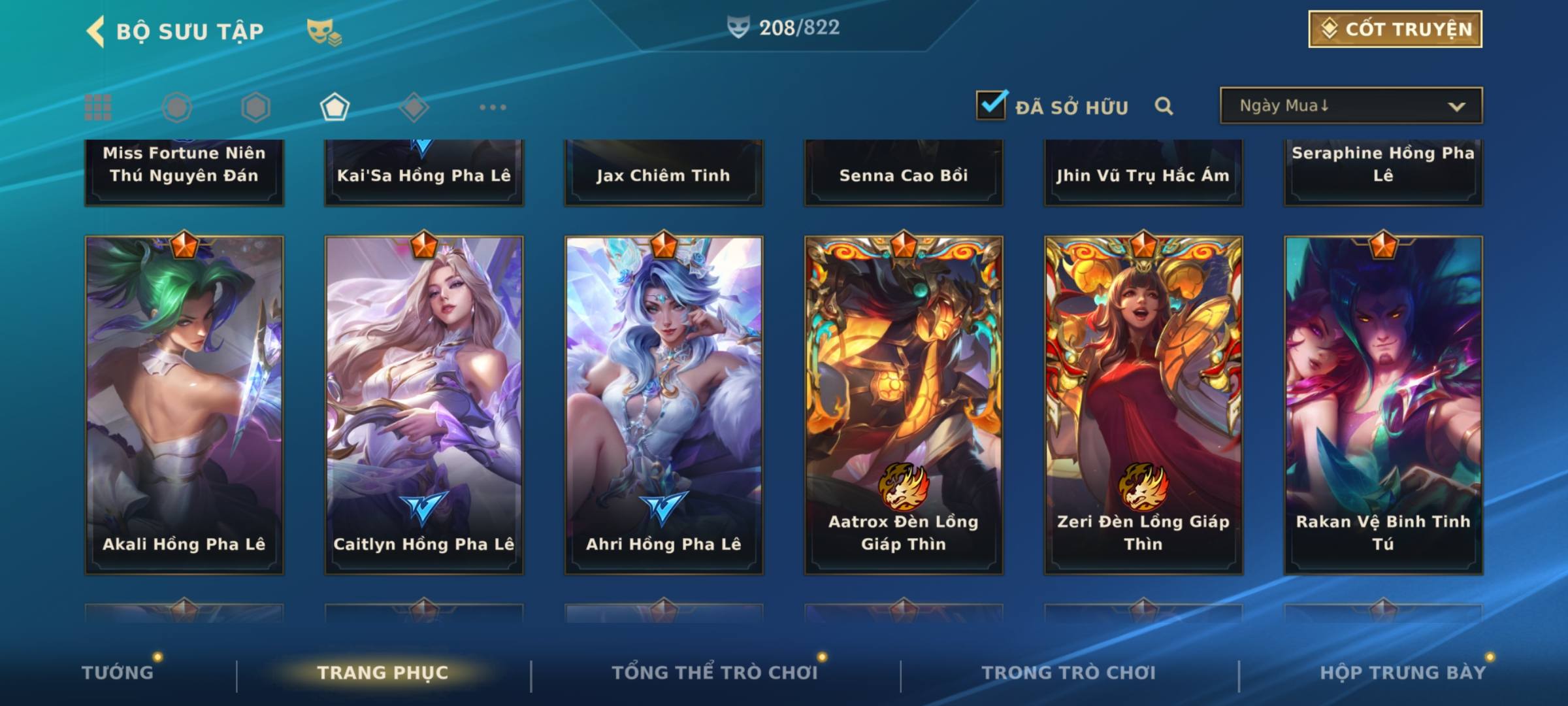The width and height of the screenshot is (1568, 706).
Task: Switch to Tổng Thể Trò Chơi tab
Action: coord(714,673)
